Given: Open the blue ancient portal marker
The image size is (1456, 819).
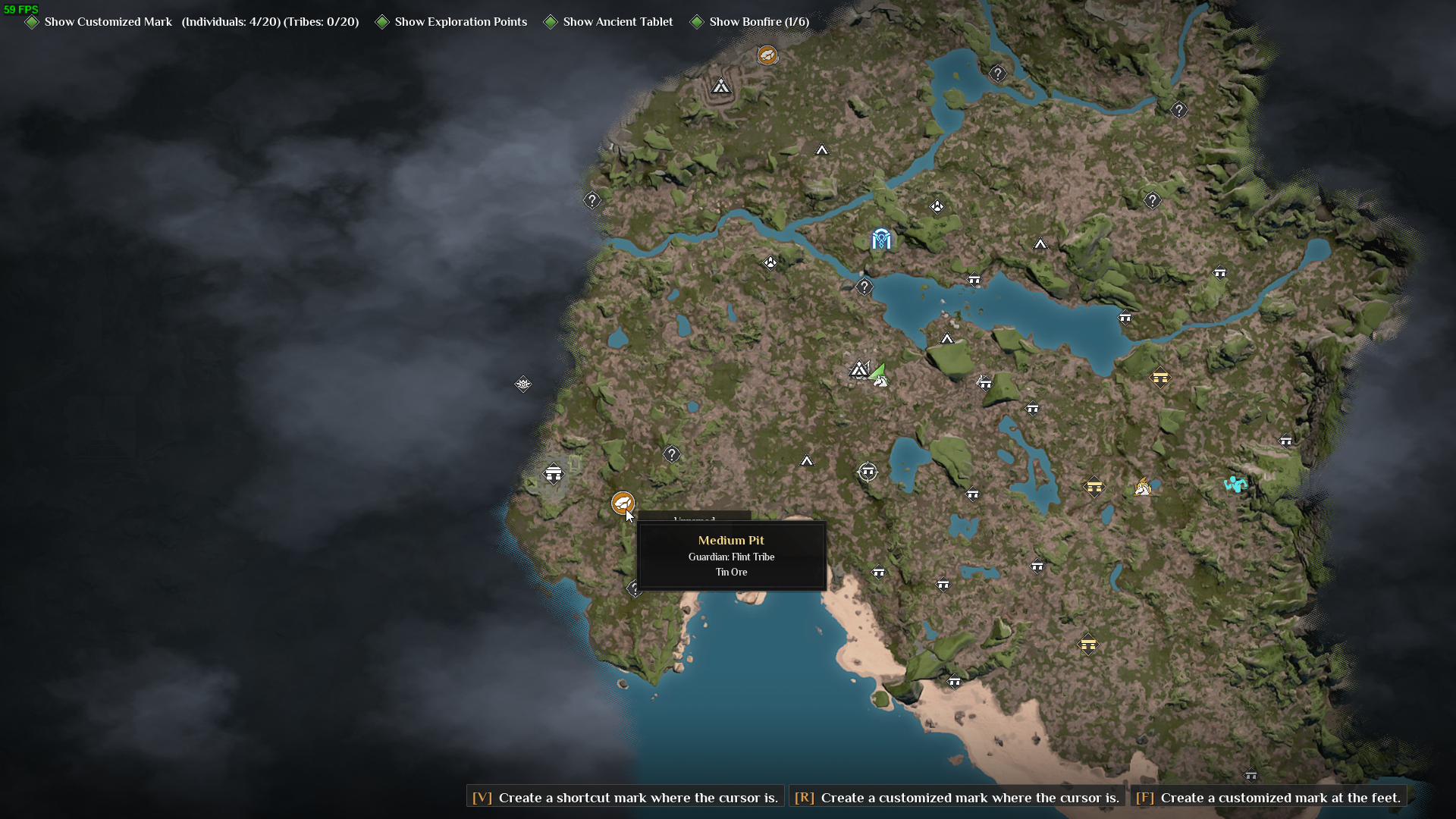Looking at the screenshot, I should coord(880,240).
